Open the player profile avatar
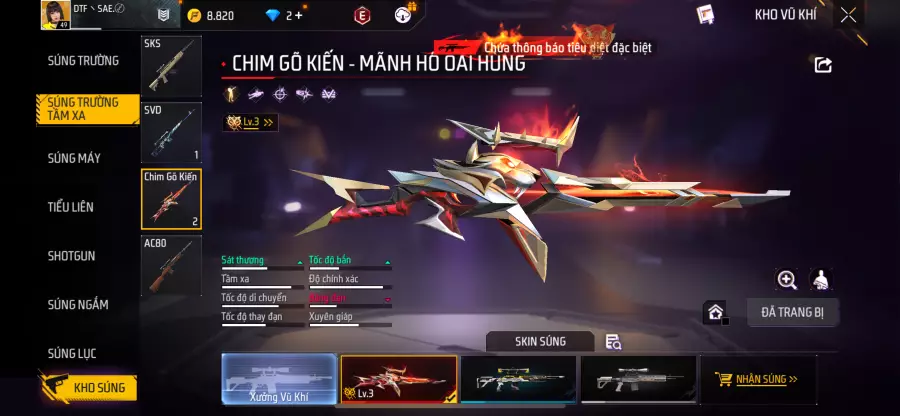Image resolution: width=900 pixels, height=416 pixels. click(x=53, y=14)
